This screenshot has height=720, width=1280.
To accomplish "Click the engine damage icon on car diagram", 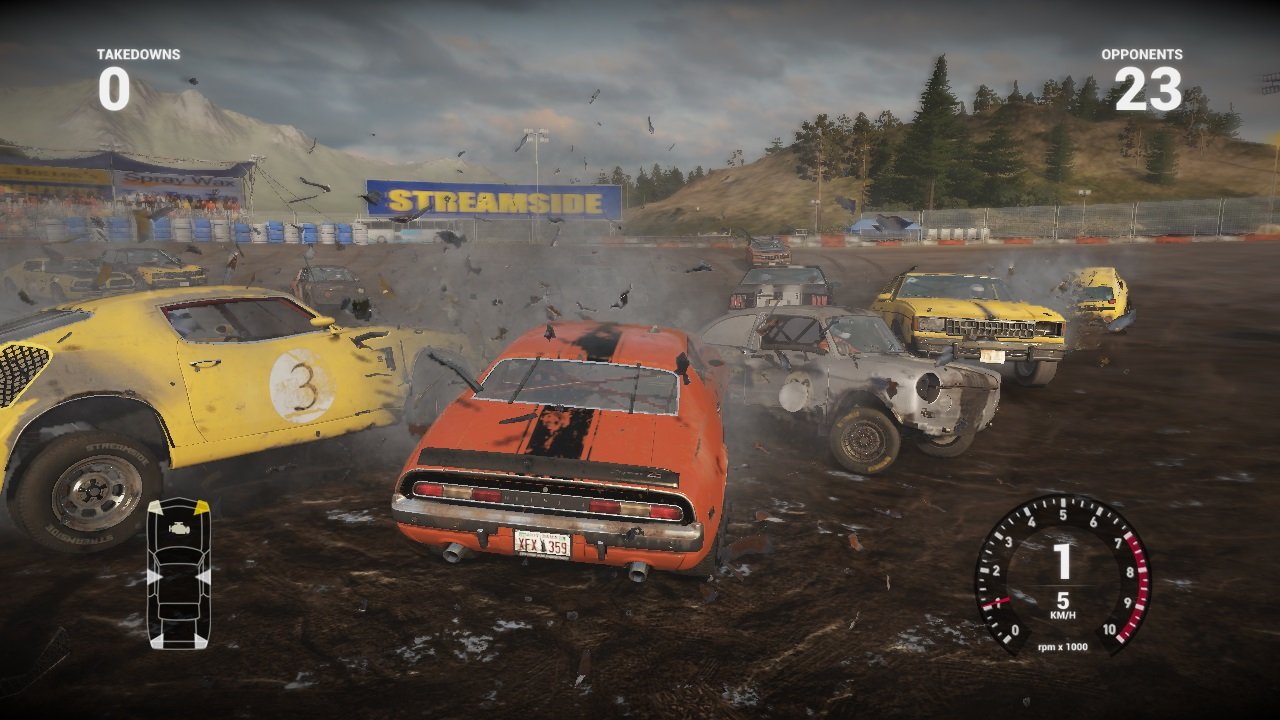I will (180, 528).
